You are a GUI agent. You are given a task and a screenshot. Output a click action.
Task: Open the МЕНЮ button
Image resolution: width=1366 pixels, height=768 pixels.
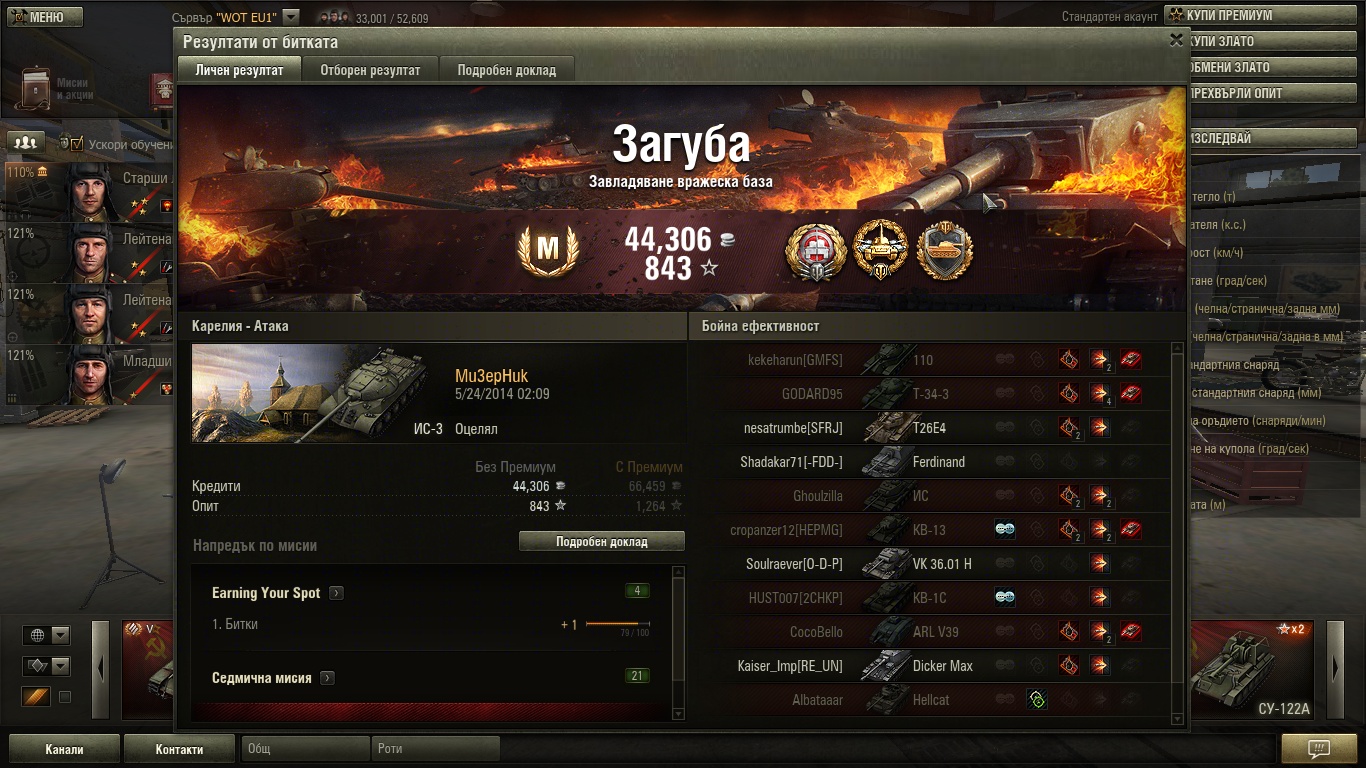coord(45,17)
